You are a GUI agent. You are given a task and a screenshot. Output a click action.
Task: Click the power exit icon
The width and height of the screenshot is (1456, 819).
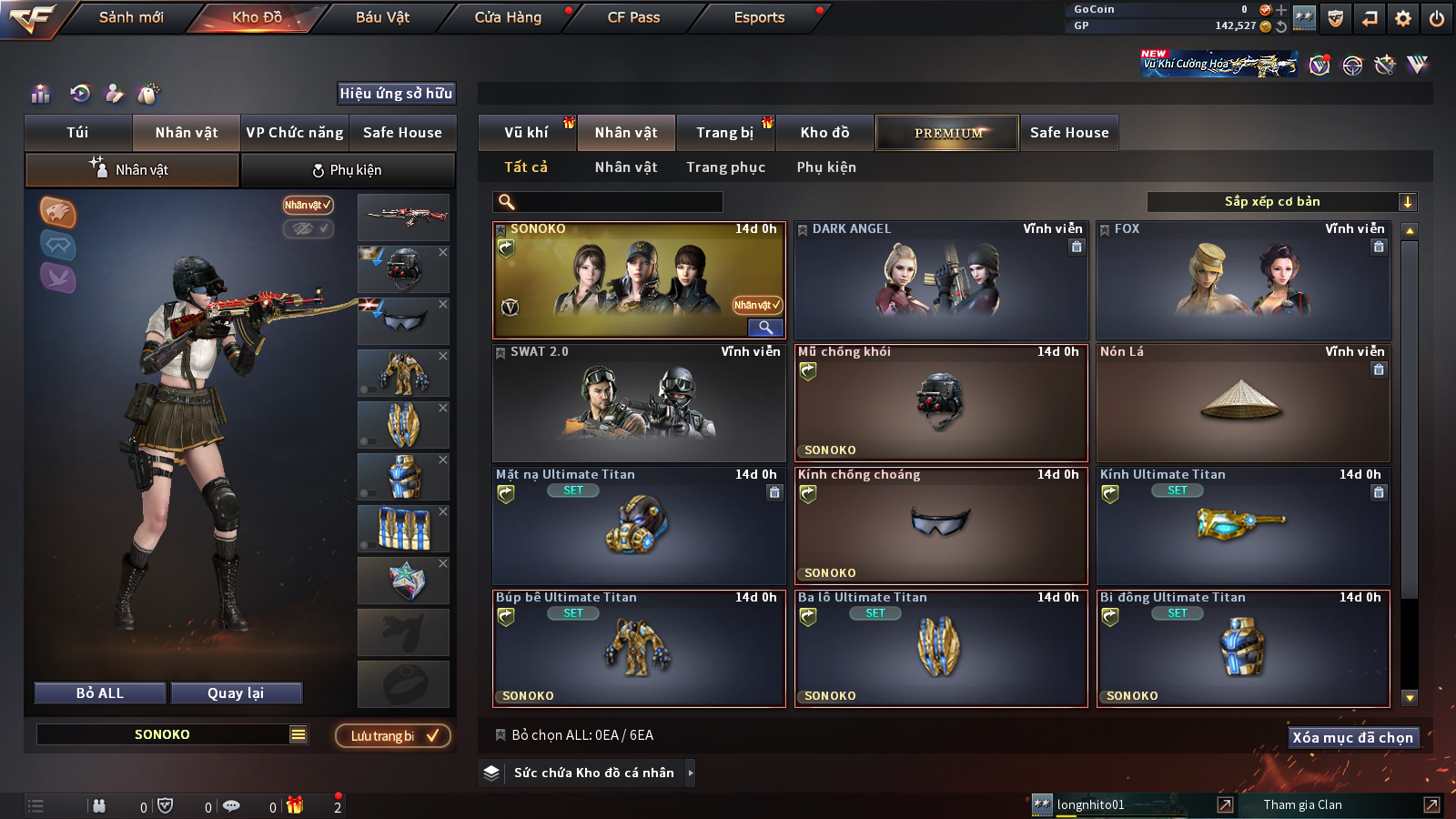[x=1437, y=18]
